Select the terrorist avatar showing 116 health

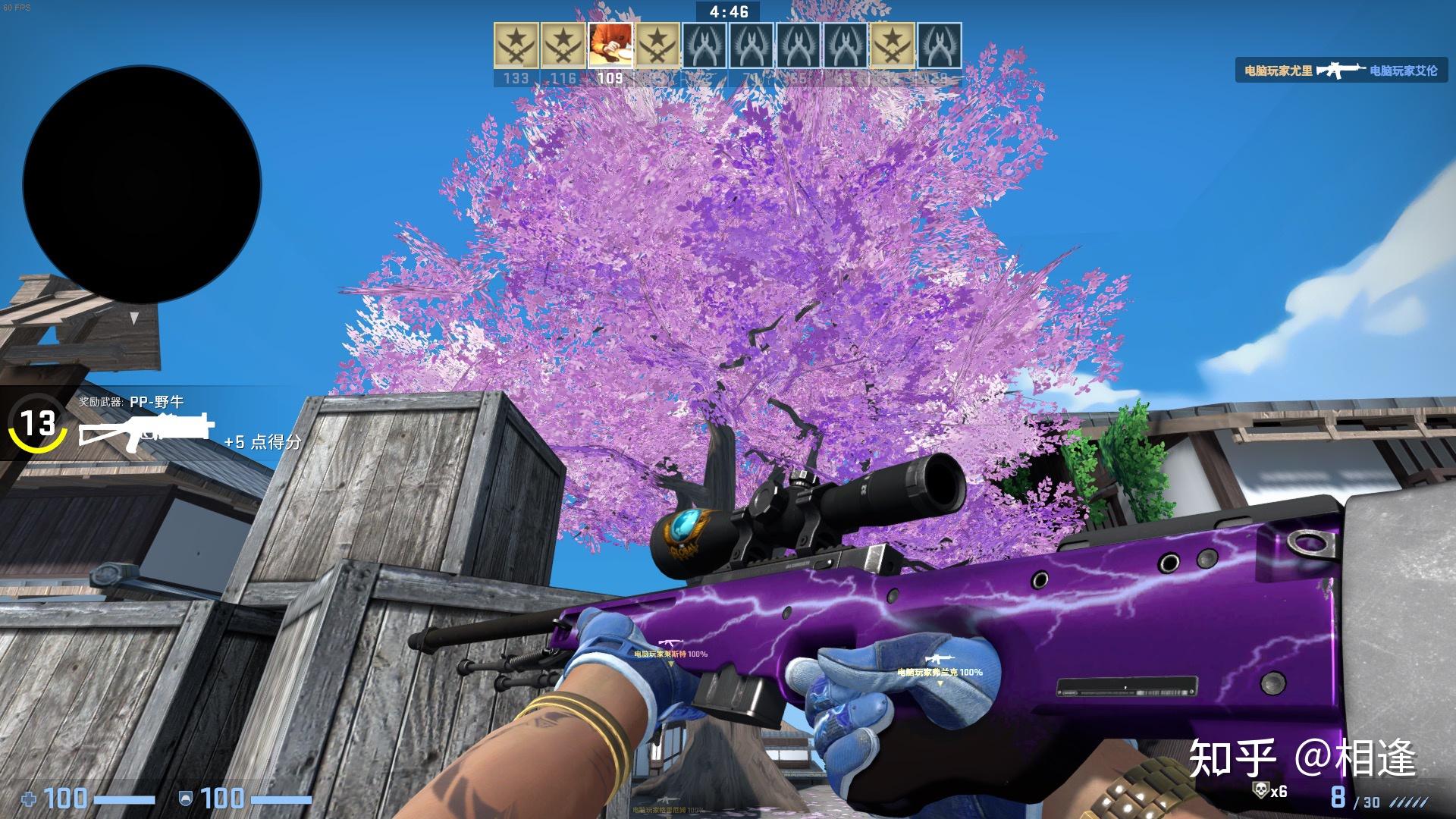pyautogui.click(x=561, y=45)
